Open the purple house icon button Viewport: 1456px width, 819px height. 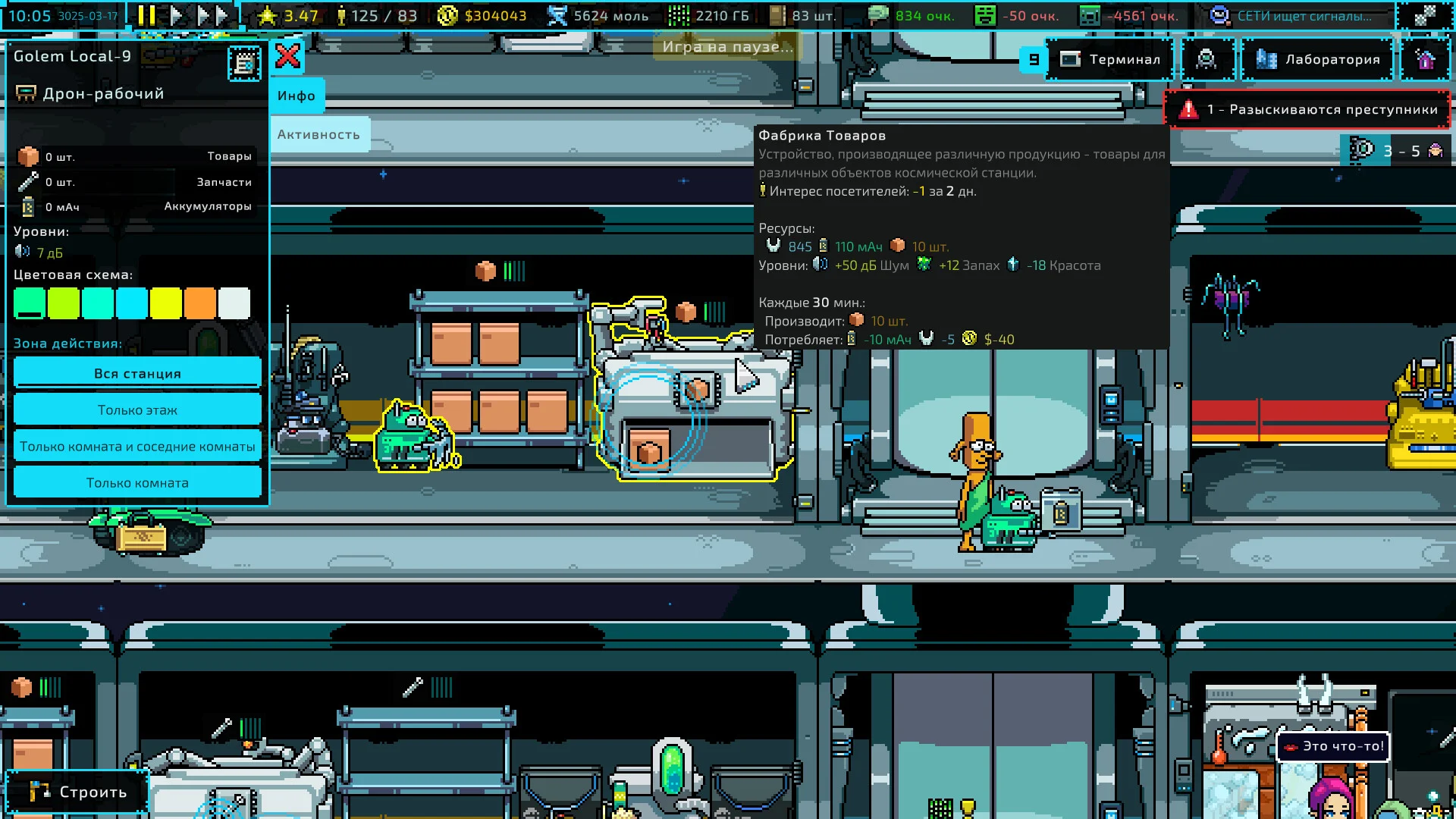(x=1425, y=59)
